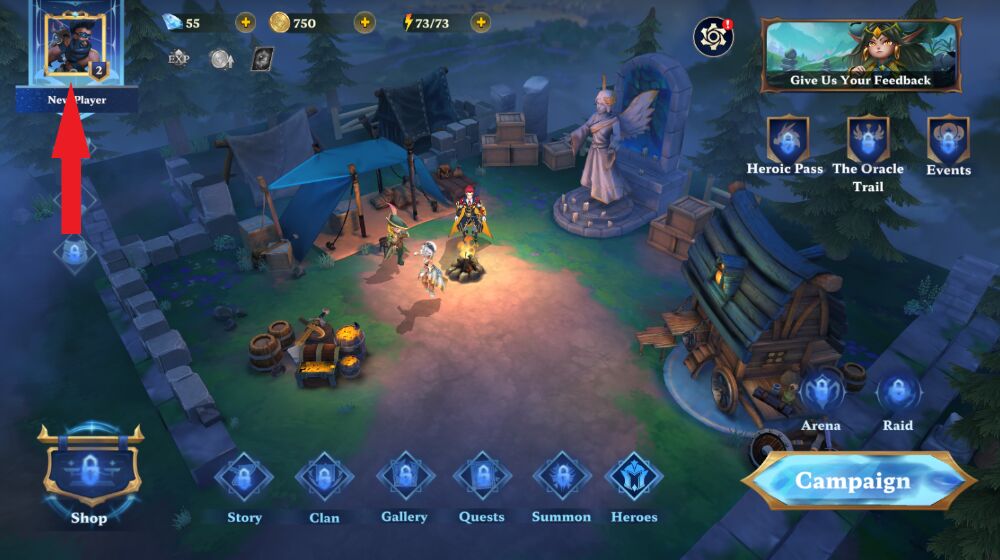This screenshot has width=1000, height=560.
Task: Buy more gold coins with the plus button
Action: tap(364, 22)
